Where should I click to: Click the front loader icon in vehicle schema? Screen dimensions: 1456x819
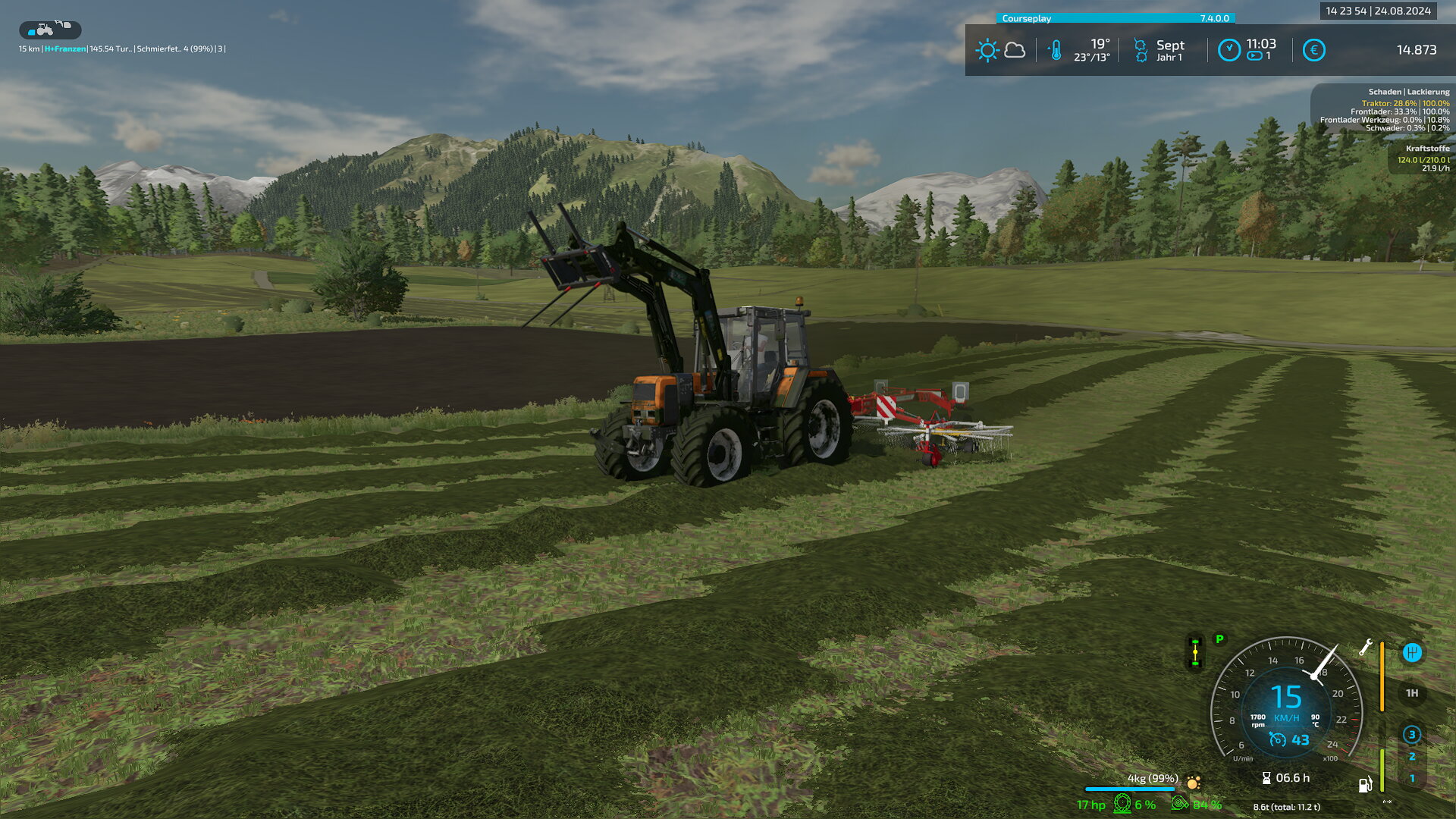click(64, 25)
